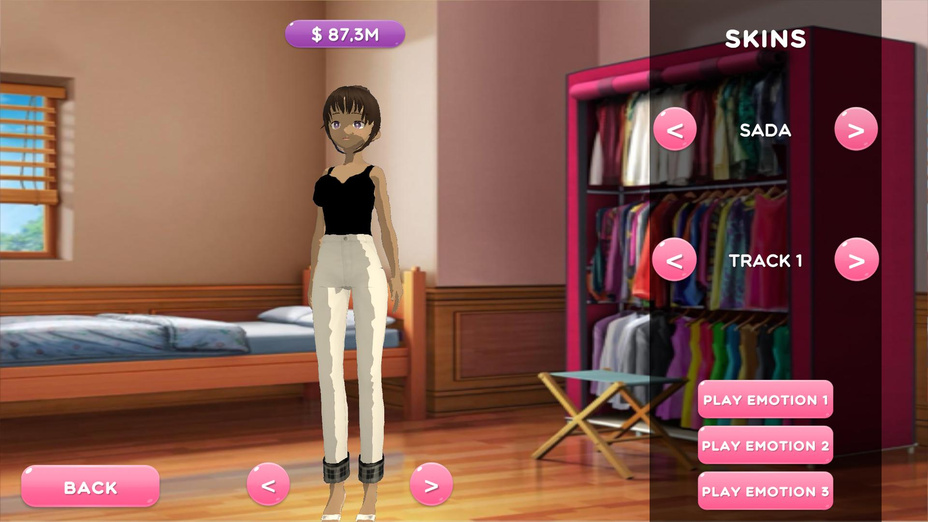This screenshot has width=928, height=522.
Task: Play Emotion 3
Action: pos(766,491)
